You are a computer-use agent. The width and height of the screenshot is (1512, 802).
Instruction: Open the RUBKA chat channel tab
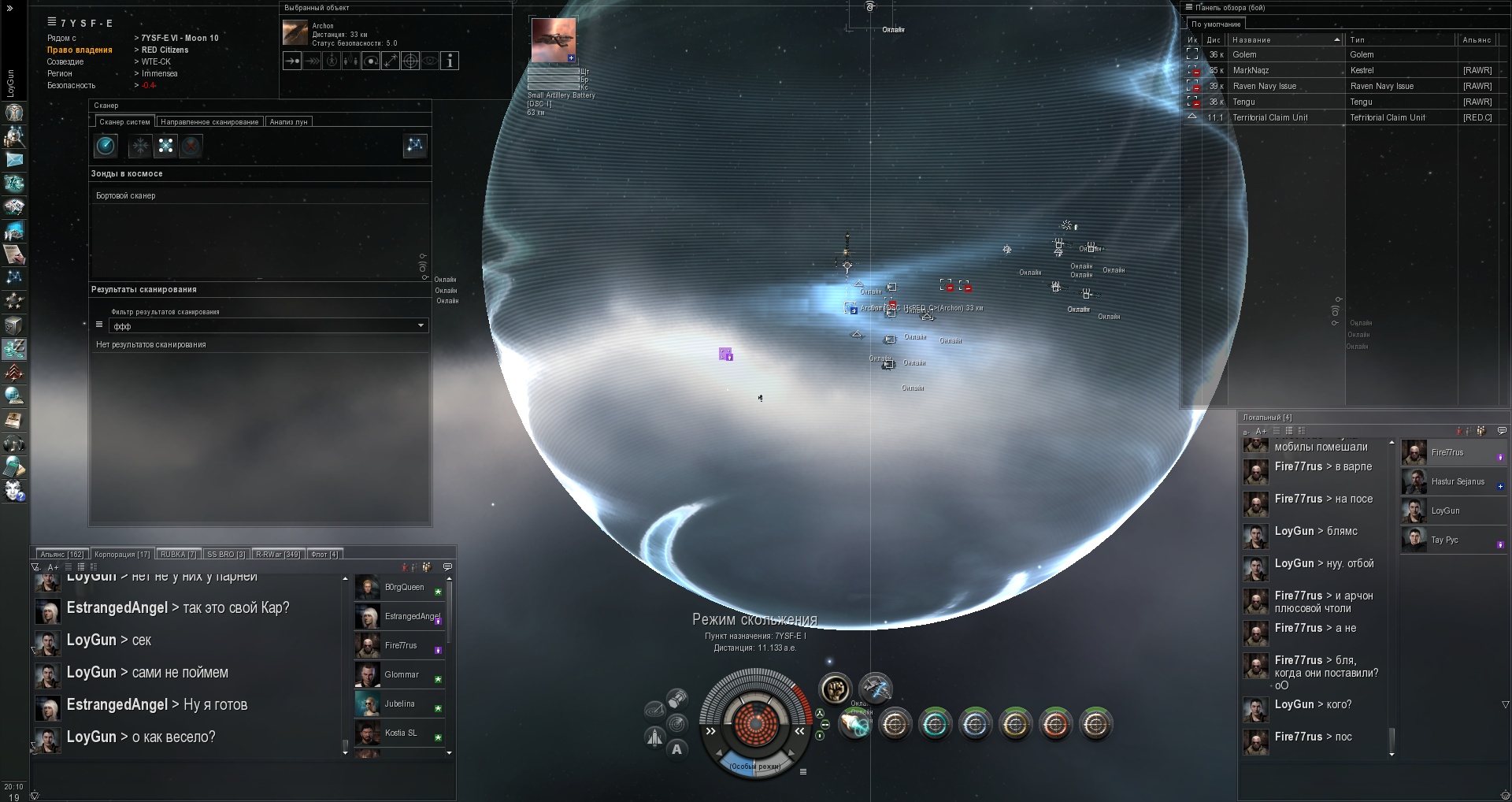coord(178,555)
